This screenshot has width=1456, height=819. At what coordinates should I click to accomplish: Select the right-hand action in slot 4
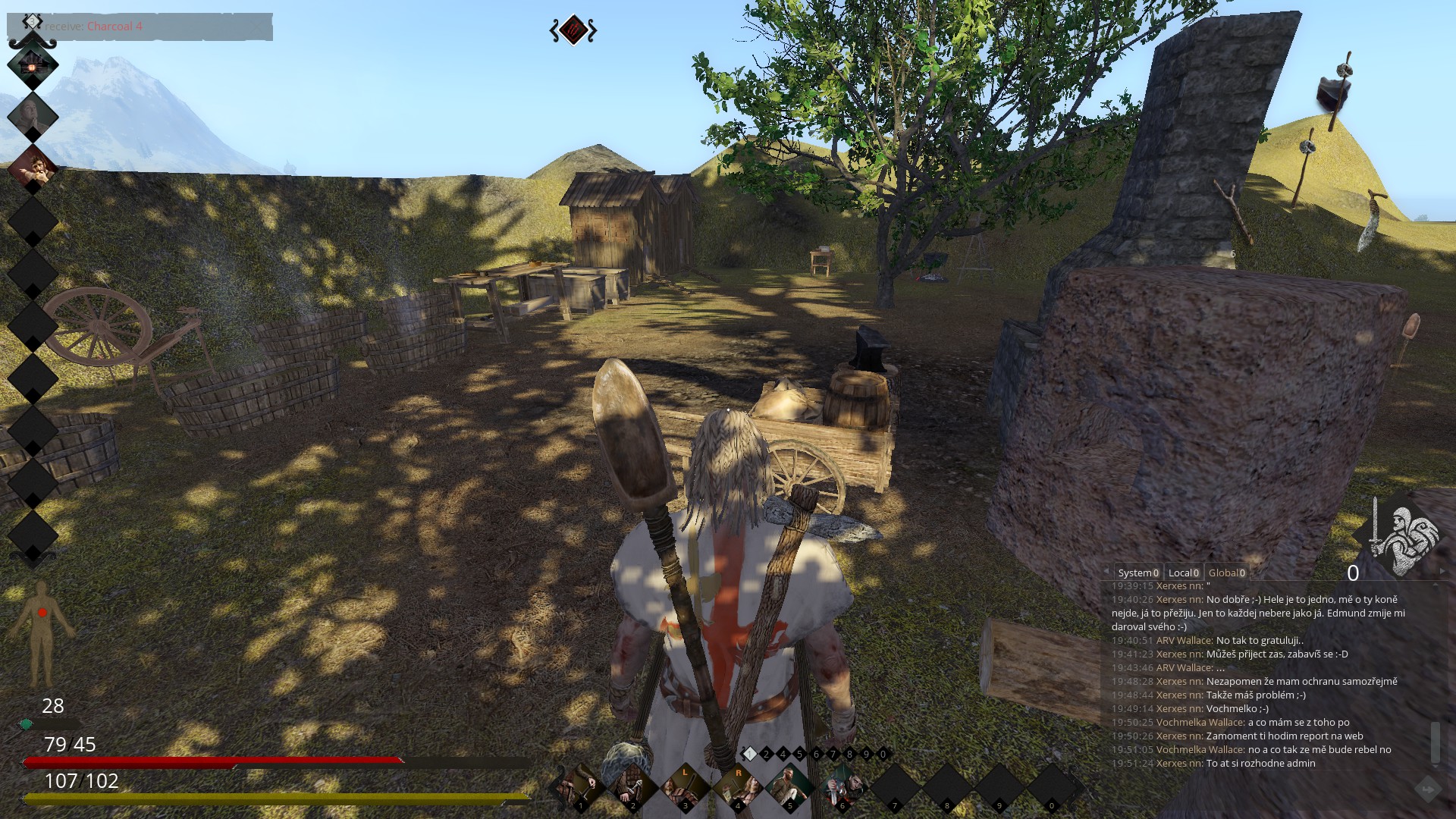pyautogui.click(x=737, y=788)
